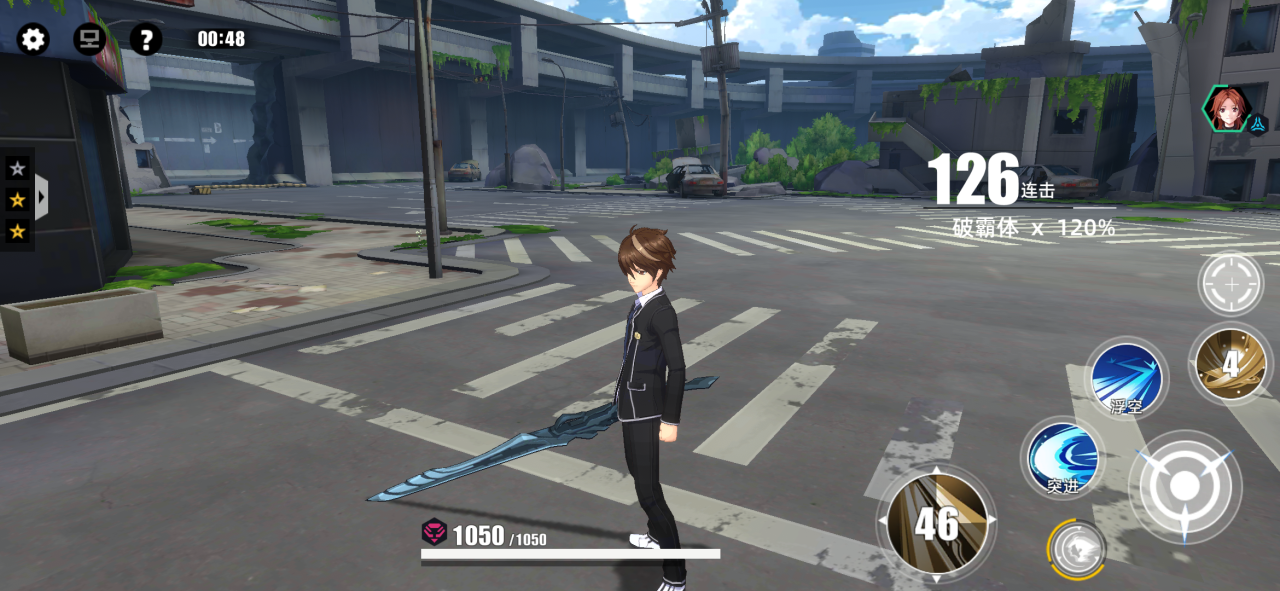Screen dimensions: 1280x591
Task: Use the small yellow-ringed dodge button
Action: pyautogui.click(x=1077, y=549)
